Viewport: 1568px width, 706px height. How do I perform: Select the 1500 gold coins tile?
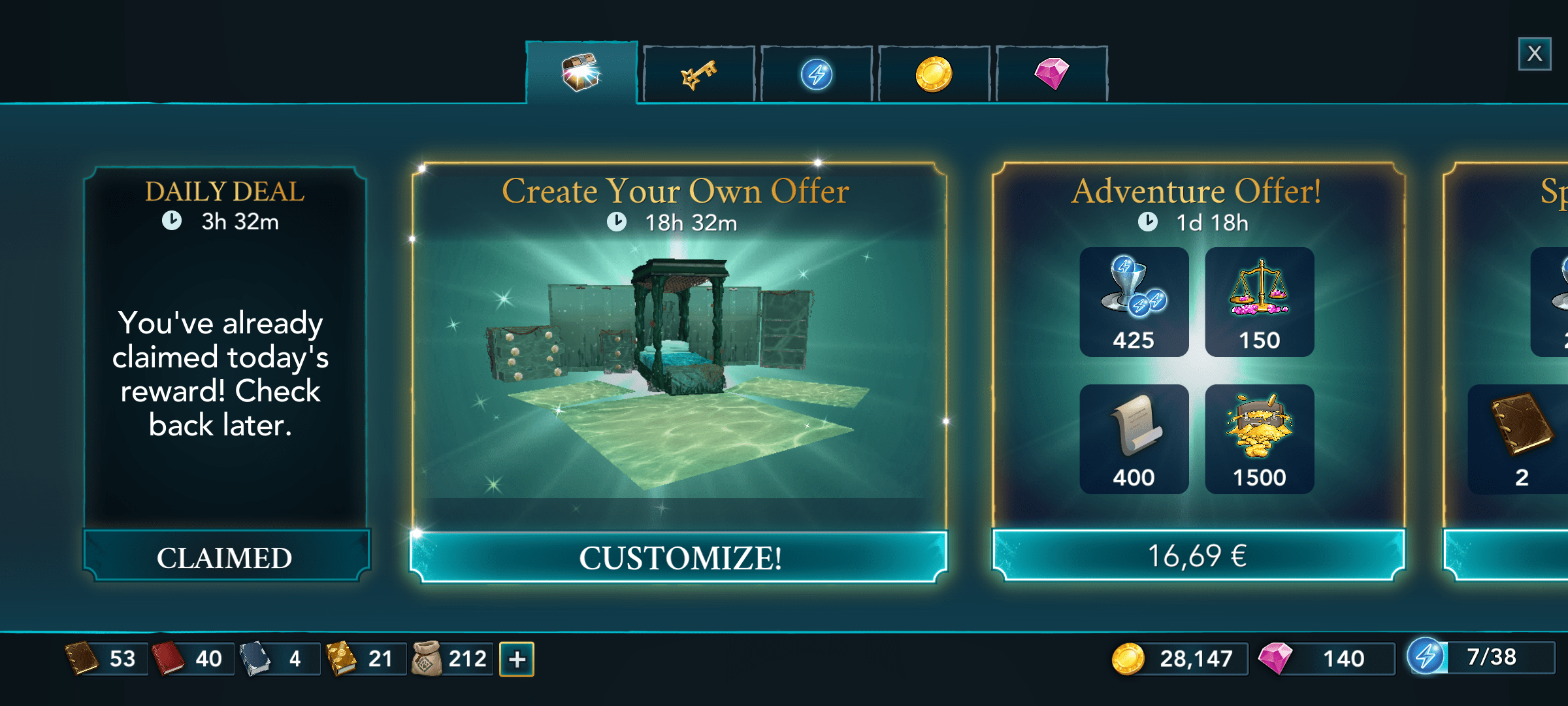pyautogui.click(x=1259, y=439)
